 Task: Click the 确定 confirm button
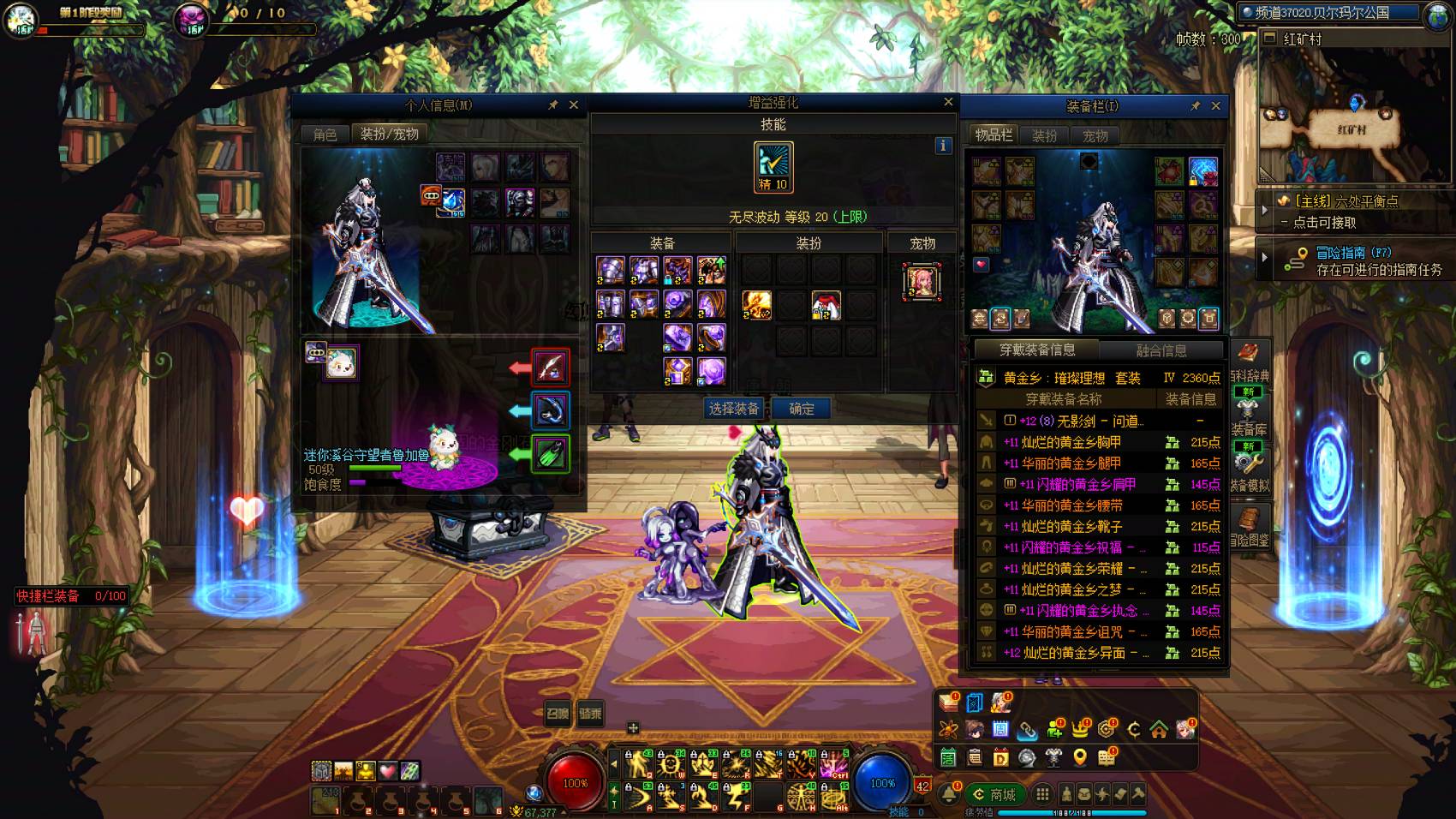[x=802, y=409]
